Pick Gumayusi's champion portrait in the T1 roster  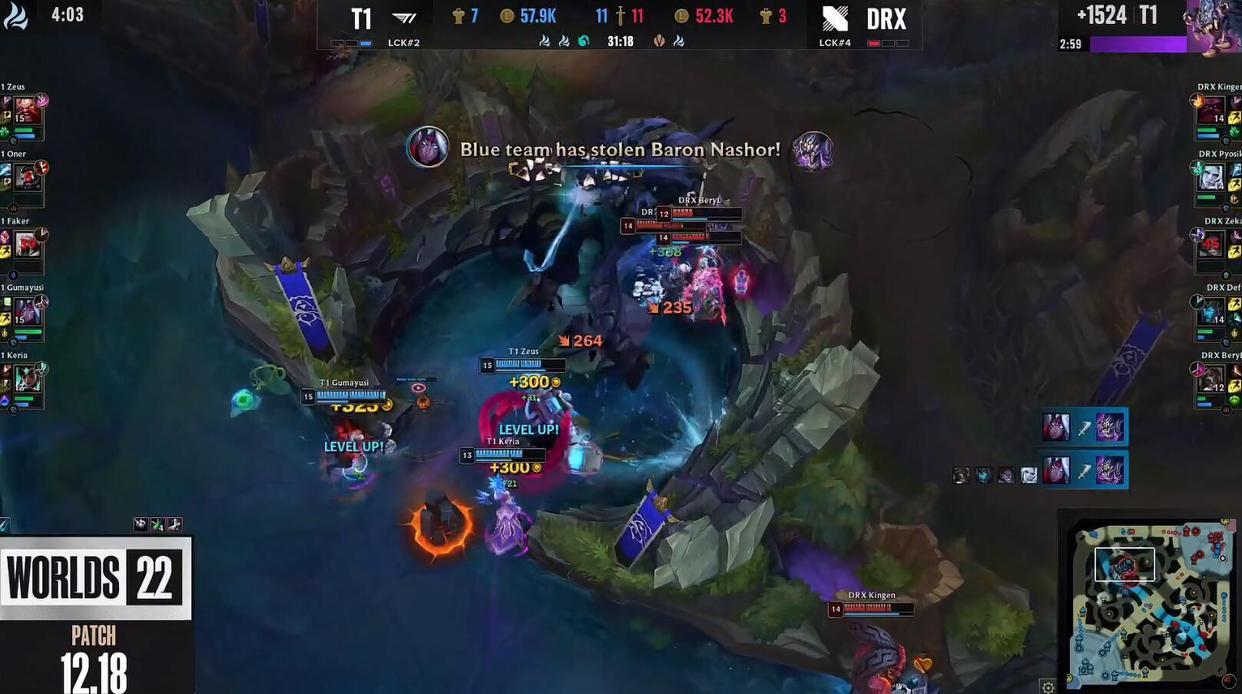pos(27,311)
